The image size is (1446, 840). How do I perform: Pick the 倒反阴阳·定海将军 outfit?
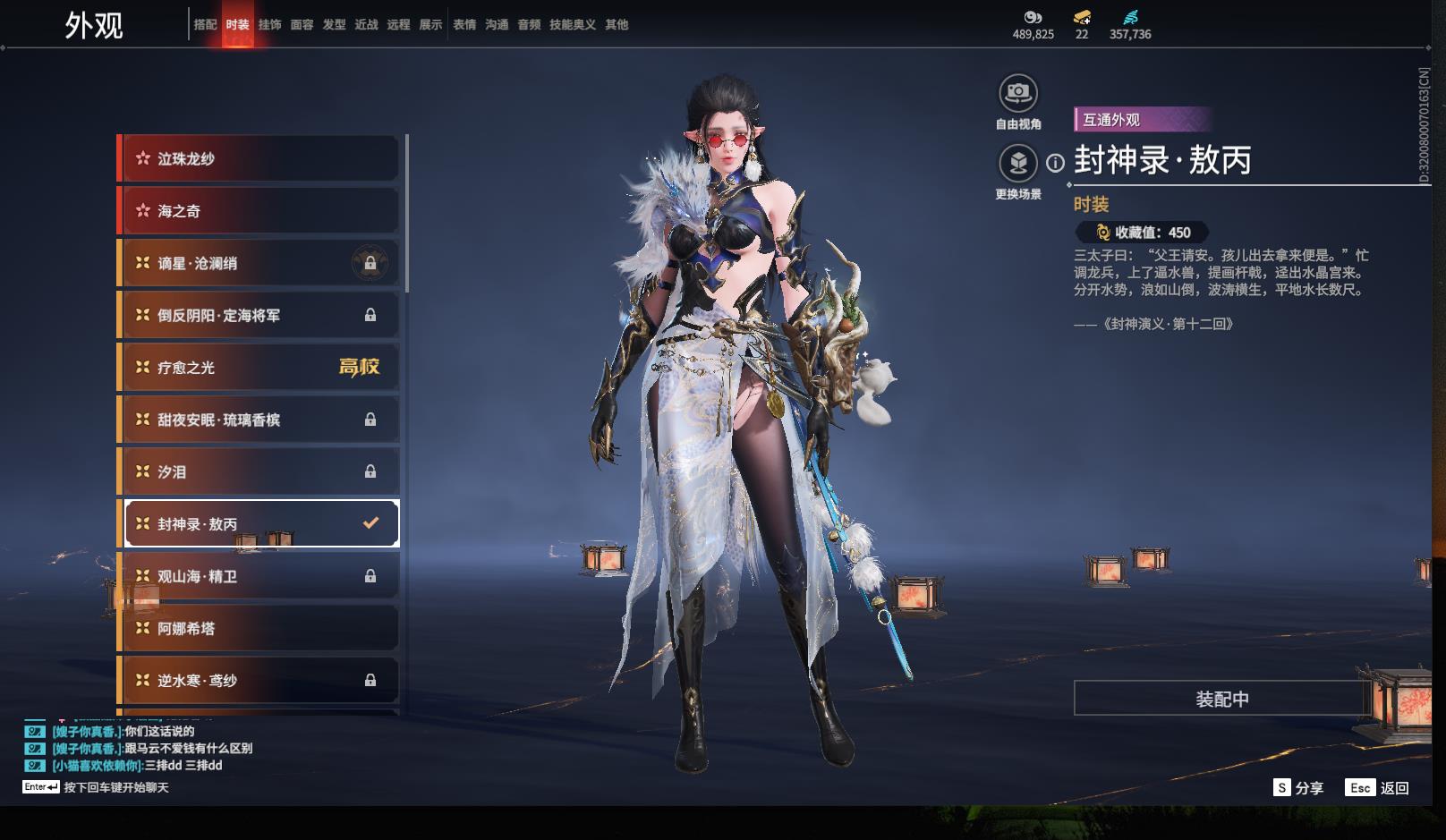259,315
